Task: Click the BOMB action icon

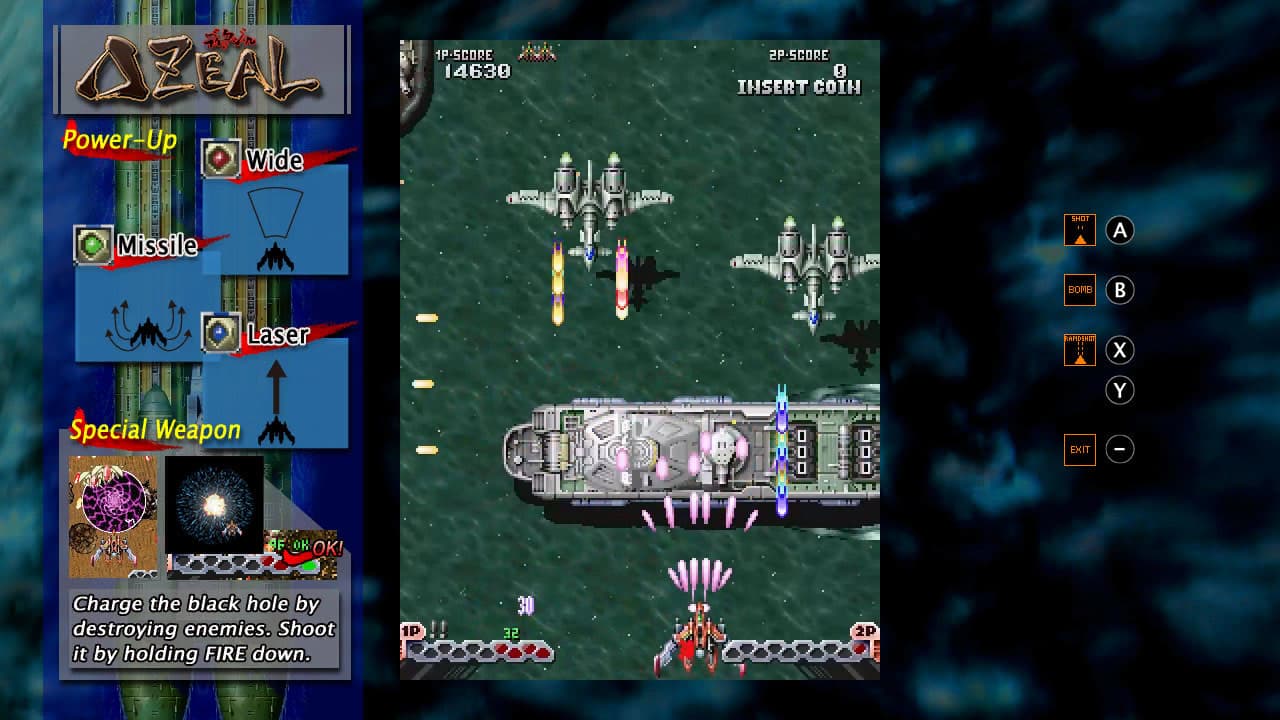Action: [1080, 290]
